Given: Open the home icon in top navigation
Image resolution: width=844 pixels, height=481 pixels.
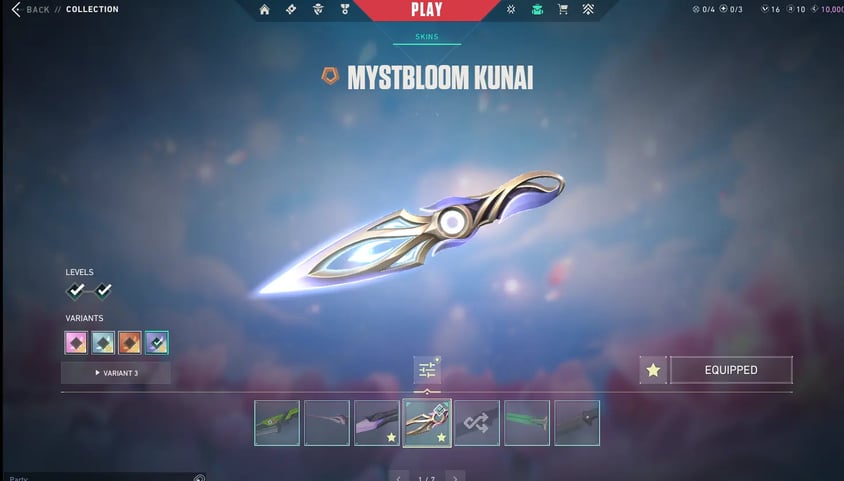Looking at the screenshot, I should (x=264, y=10).
